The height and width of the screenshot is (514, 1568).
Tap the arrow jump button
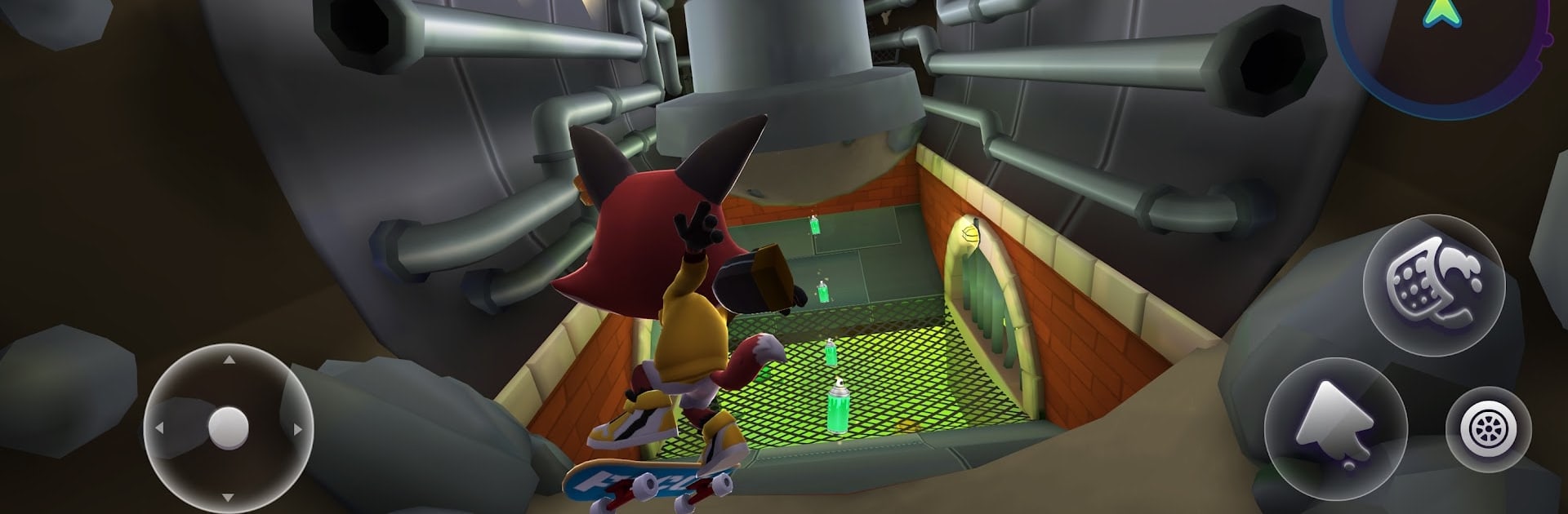(1335, 428)
